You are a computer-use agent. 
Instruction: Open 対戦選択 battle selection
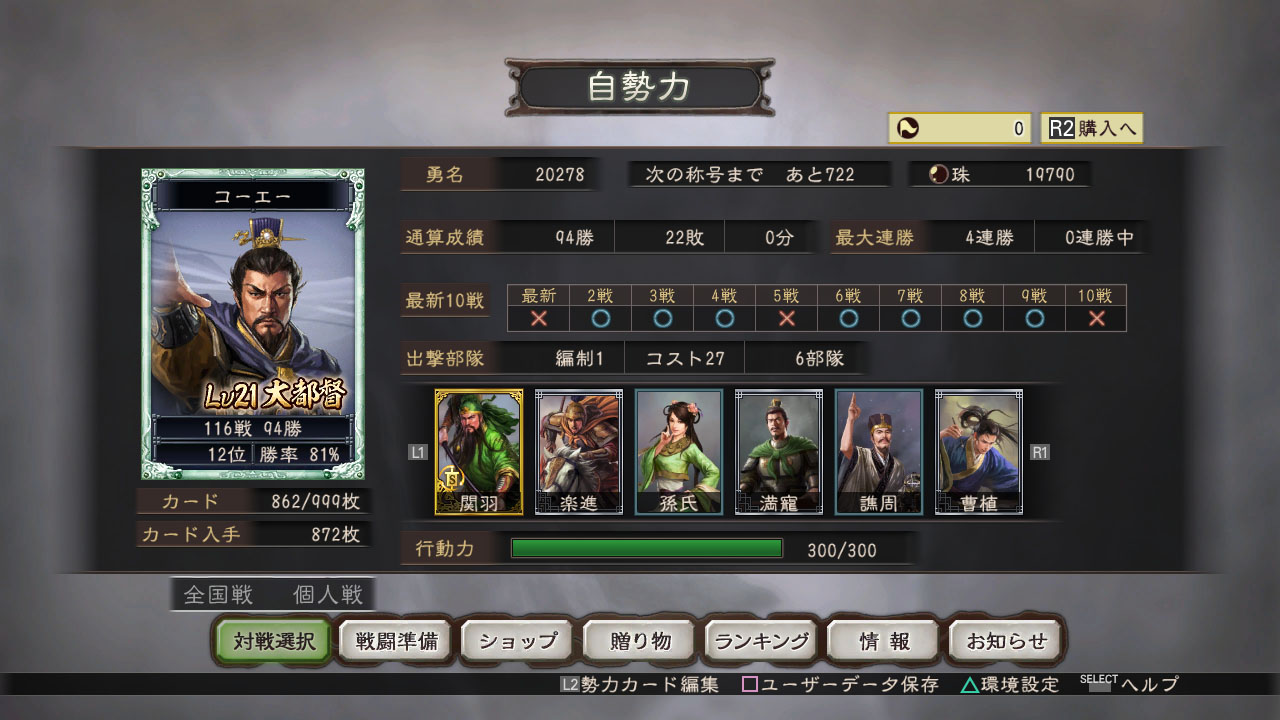[270, 641]
